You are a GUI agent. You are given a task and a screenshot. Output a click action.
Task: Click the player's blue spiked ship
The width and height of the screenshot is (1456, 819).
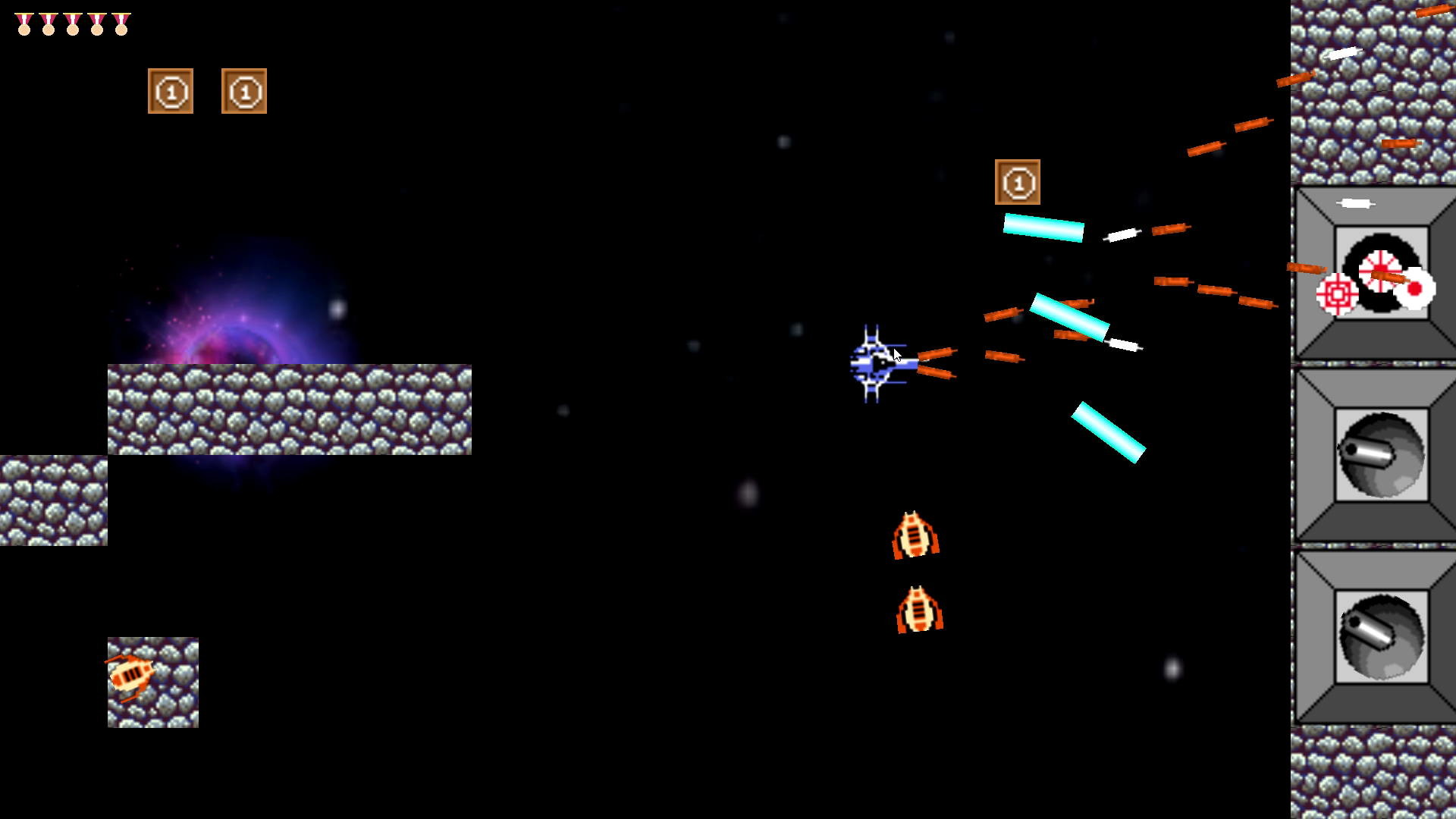874,362
